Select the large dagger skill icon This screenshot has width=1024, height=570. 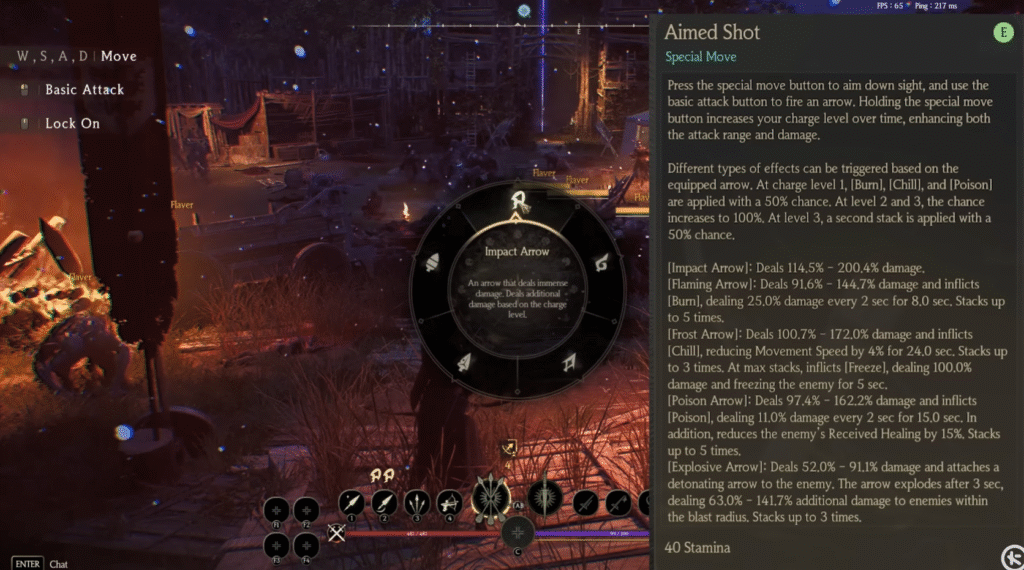[546, 496]
